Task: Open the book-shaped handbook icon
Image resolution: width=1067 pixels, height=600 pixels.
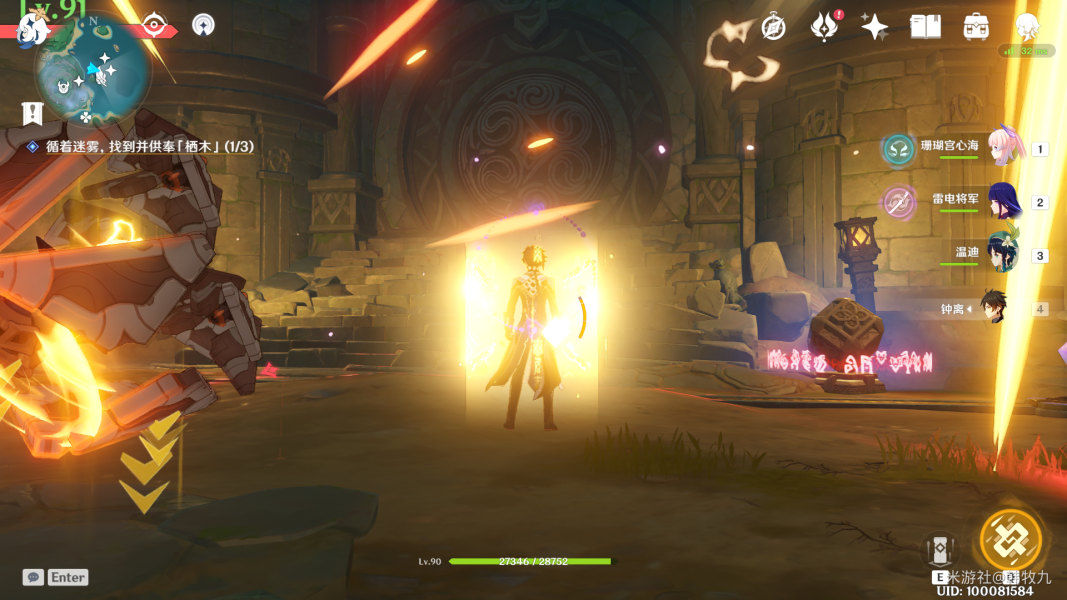Action: point(925,27)
